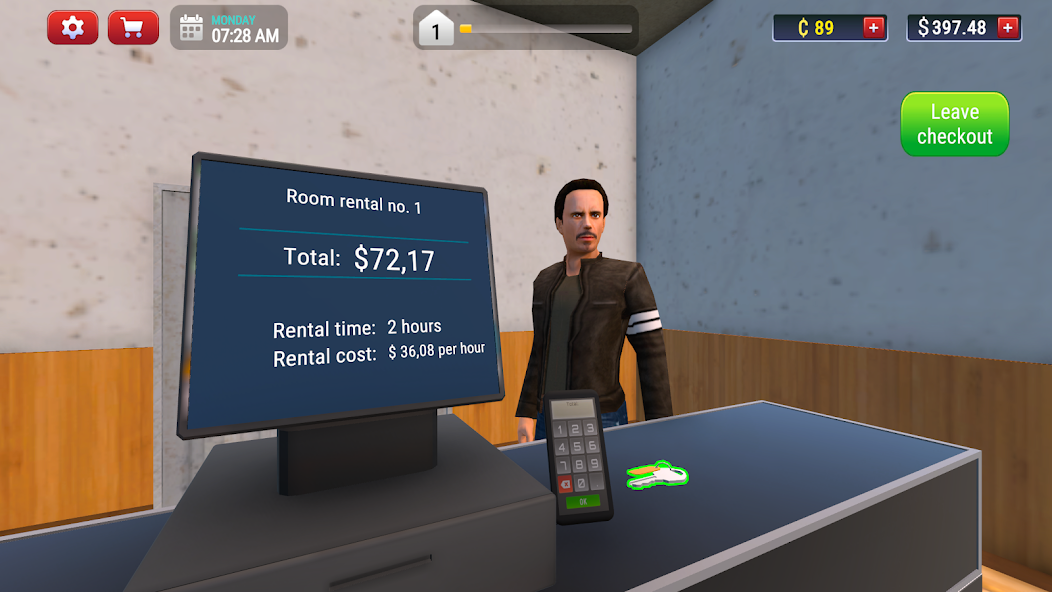Tap the red backspace key on the keypad

pos(565,483)
